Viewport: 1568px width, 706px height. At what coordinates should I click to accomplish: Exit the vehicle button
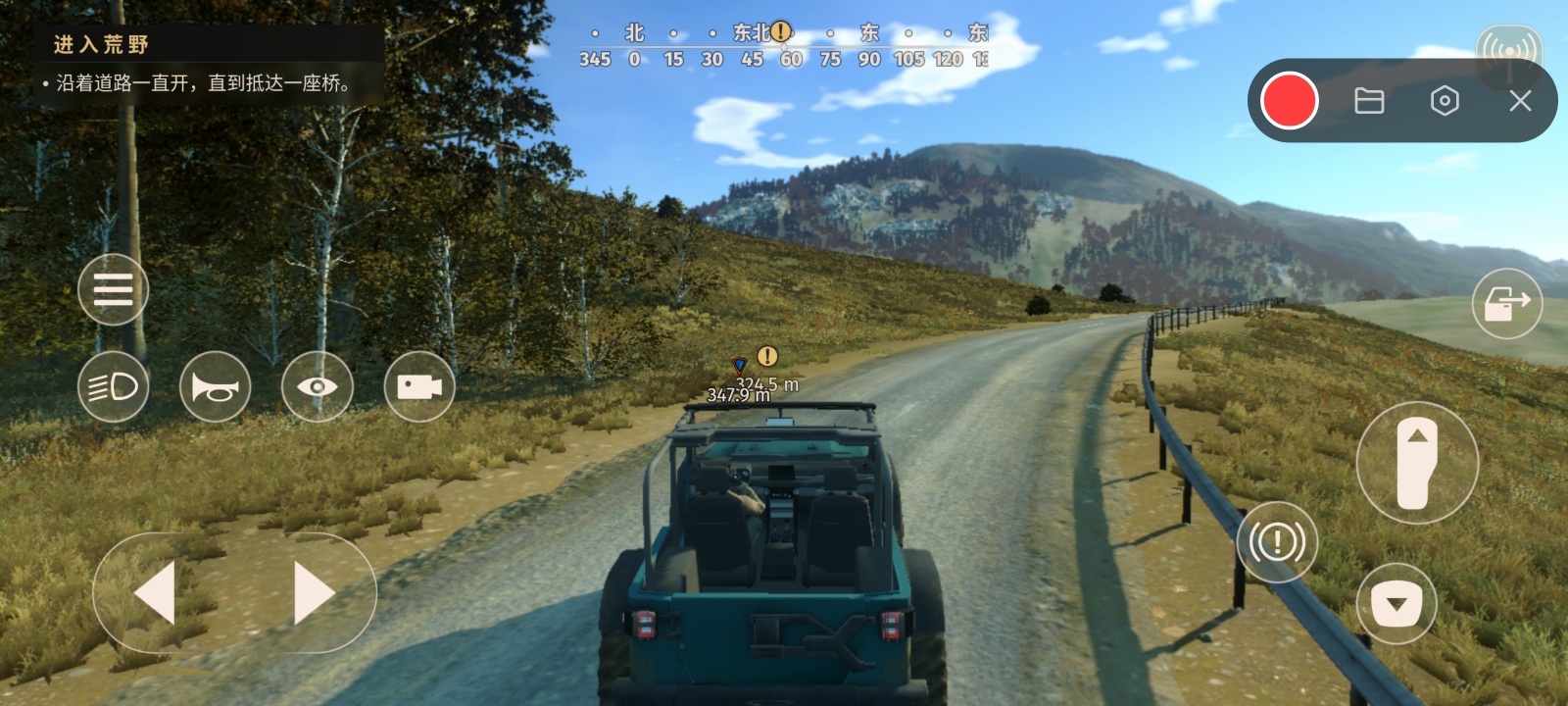pyautogui.click(x=1506, y=304)
